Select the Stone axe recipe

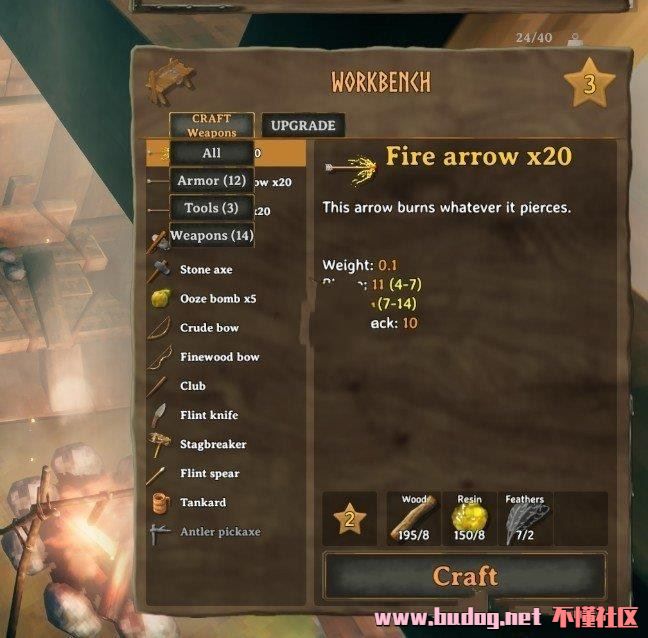point(206,270)
